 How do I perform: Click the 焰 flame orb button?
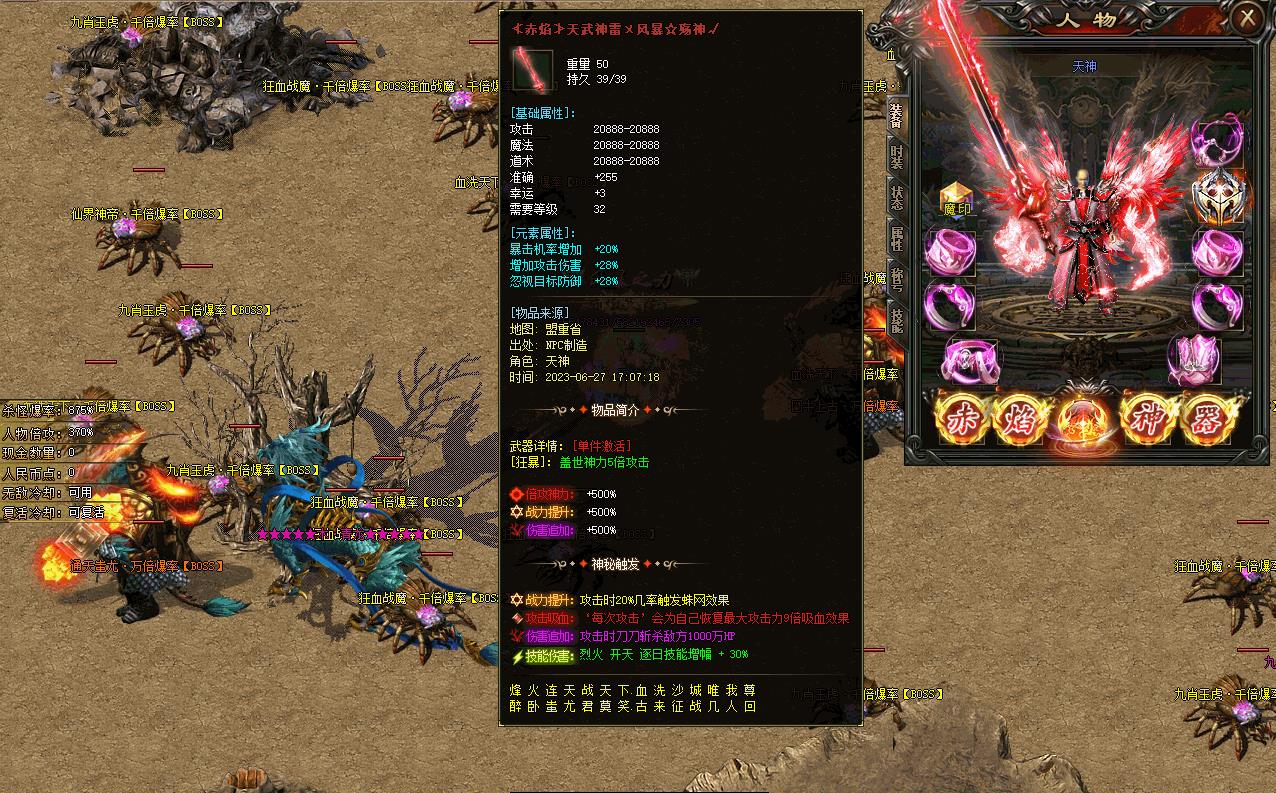tap(1020, 416)
